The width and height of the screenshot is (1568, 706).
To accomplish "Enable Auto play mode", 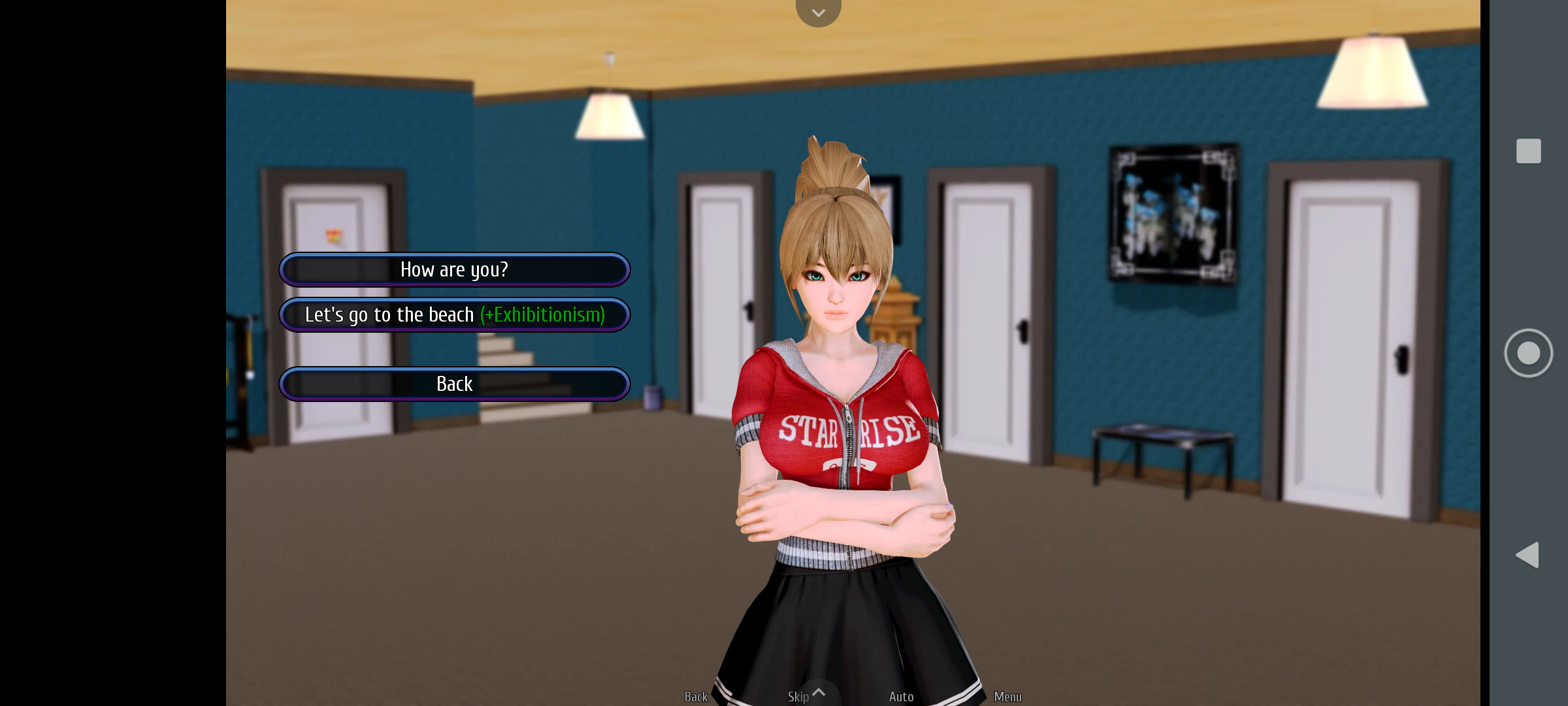I will click(x=901, y=696).
